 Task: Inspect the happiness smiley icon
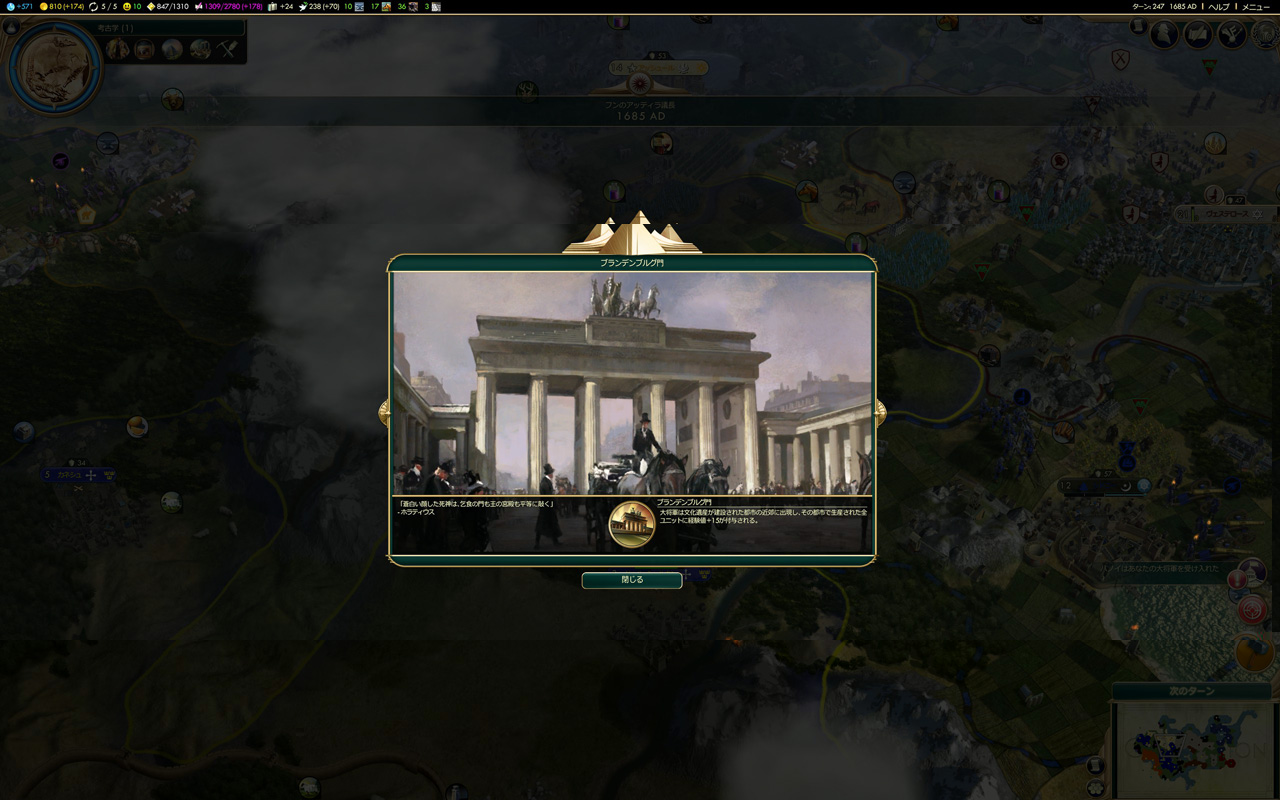pyautogui.click(x=126, y=7)
